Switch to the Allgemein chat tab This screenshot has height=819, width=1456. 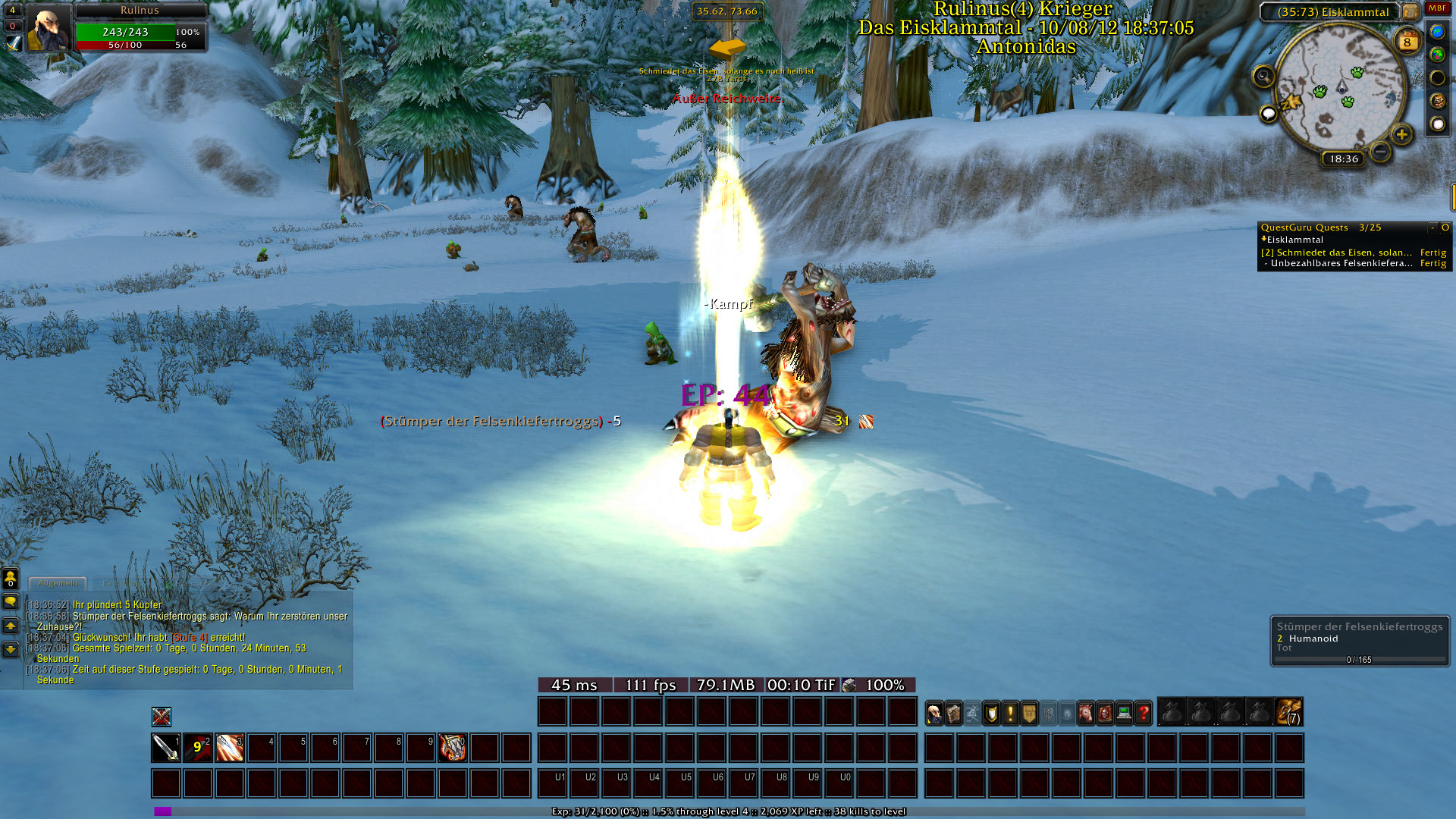click(x=58, y=583)
